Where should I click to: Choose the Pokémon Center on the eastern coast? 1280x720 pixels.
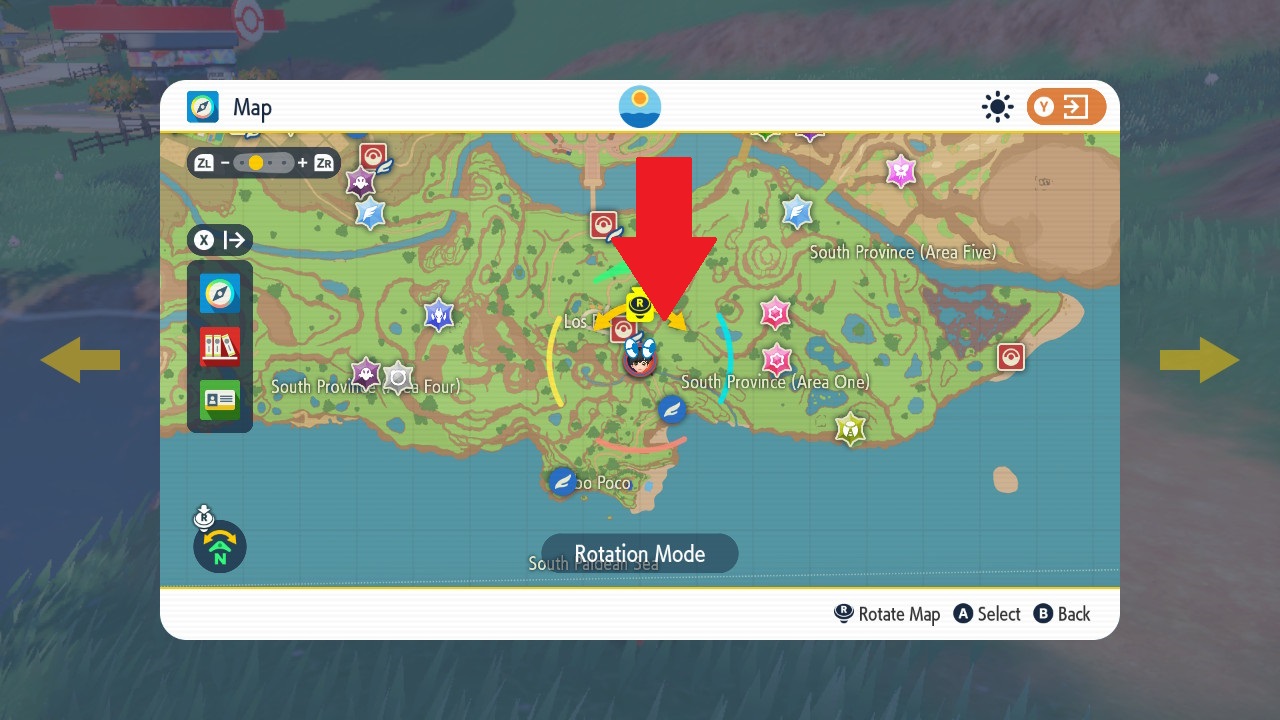pyautogui.click(x=1011, y=356)
